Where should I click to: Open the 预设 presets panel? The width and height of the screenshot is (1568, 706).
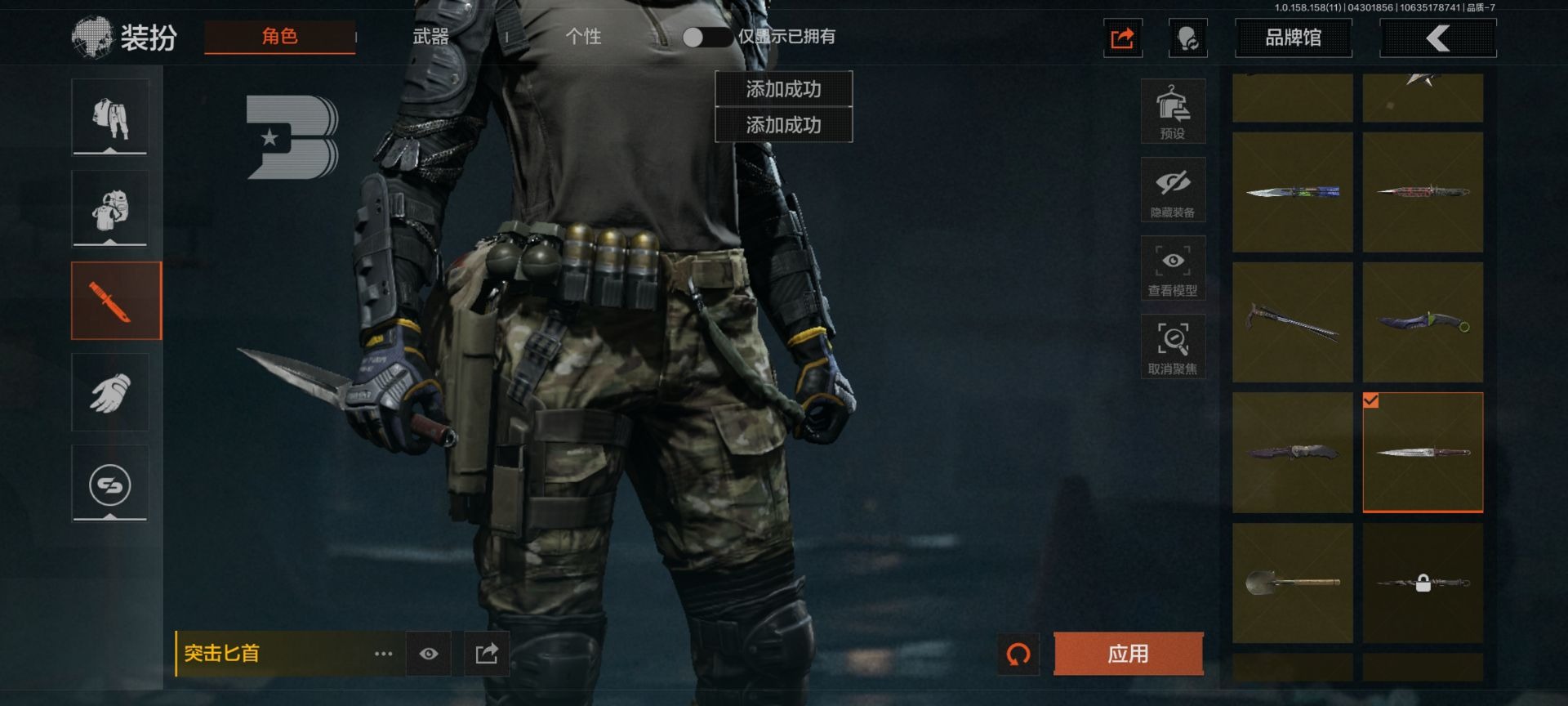1173,112
